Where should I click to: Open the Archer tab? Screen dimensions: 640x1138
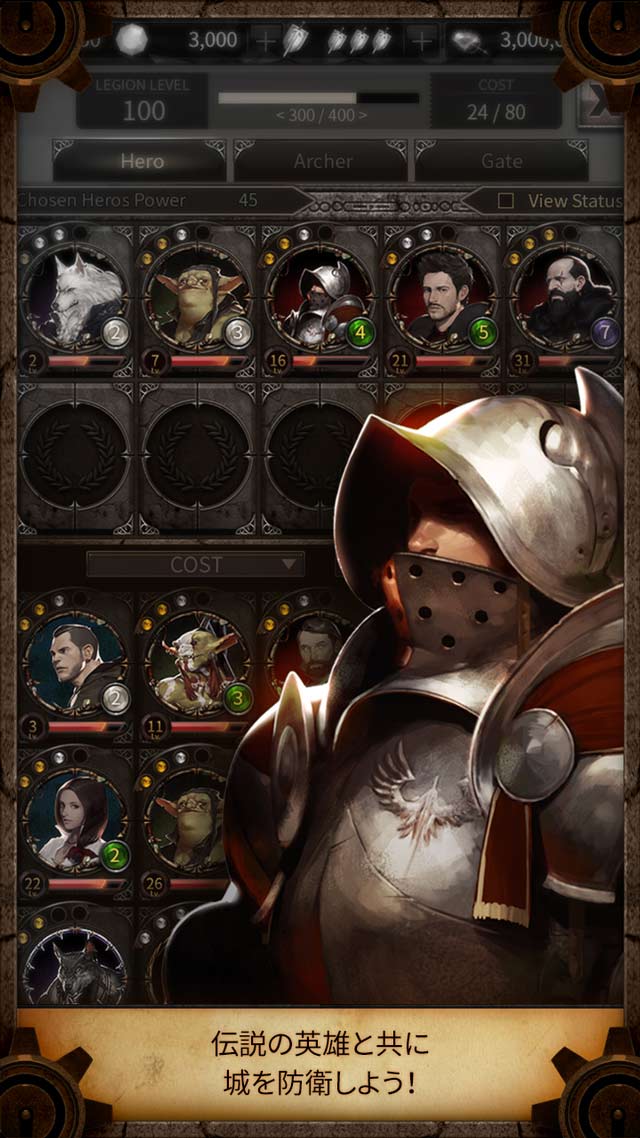pyautogui.click(x=322, y=161)
